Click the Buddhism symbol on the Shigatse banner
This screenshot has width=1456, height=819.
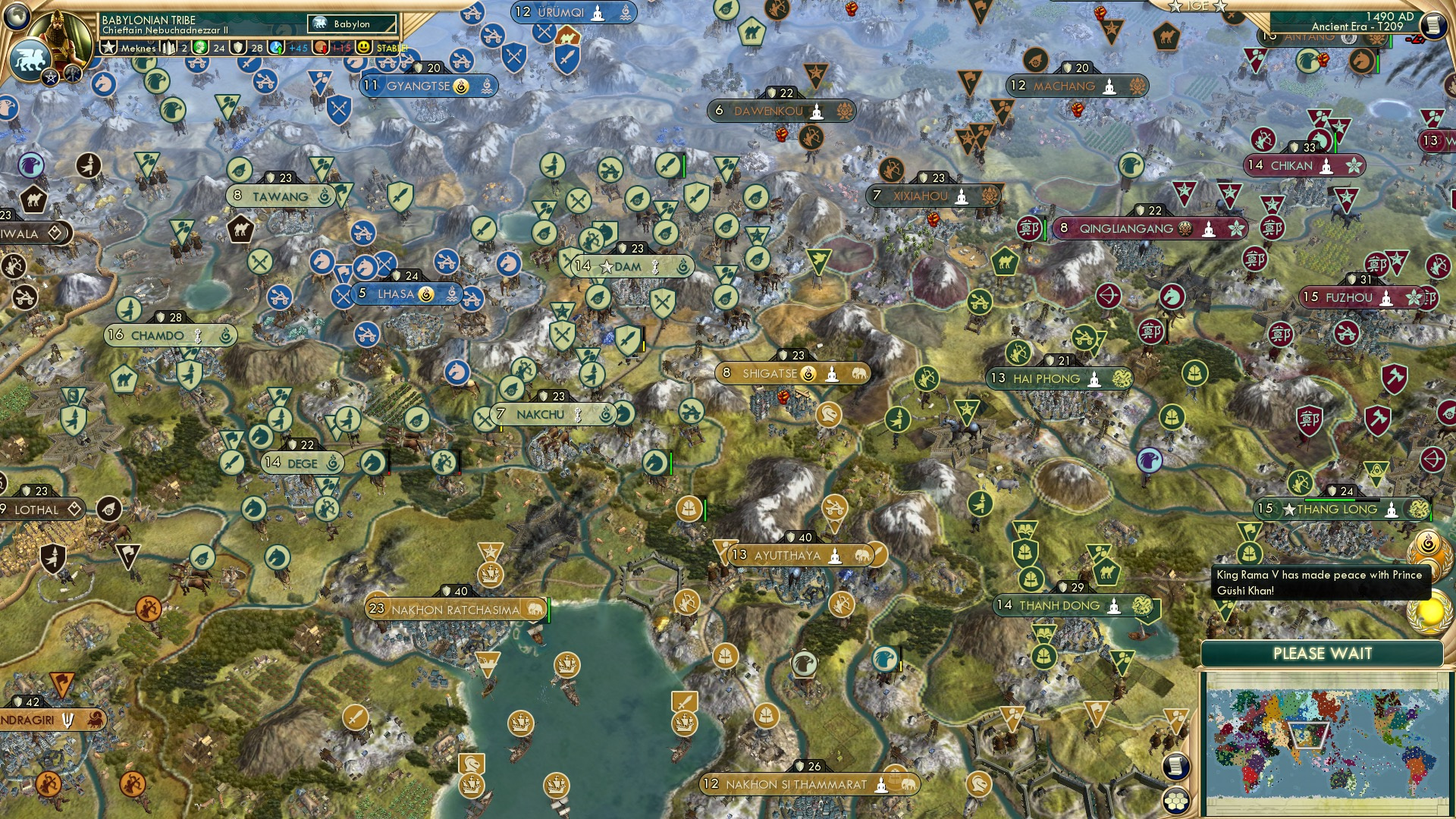point(833,374)
